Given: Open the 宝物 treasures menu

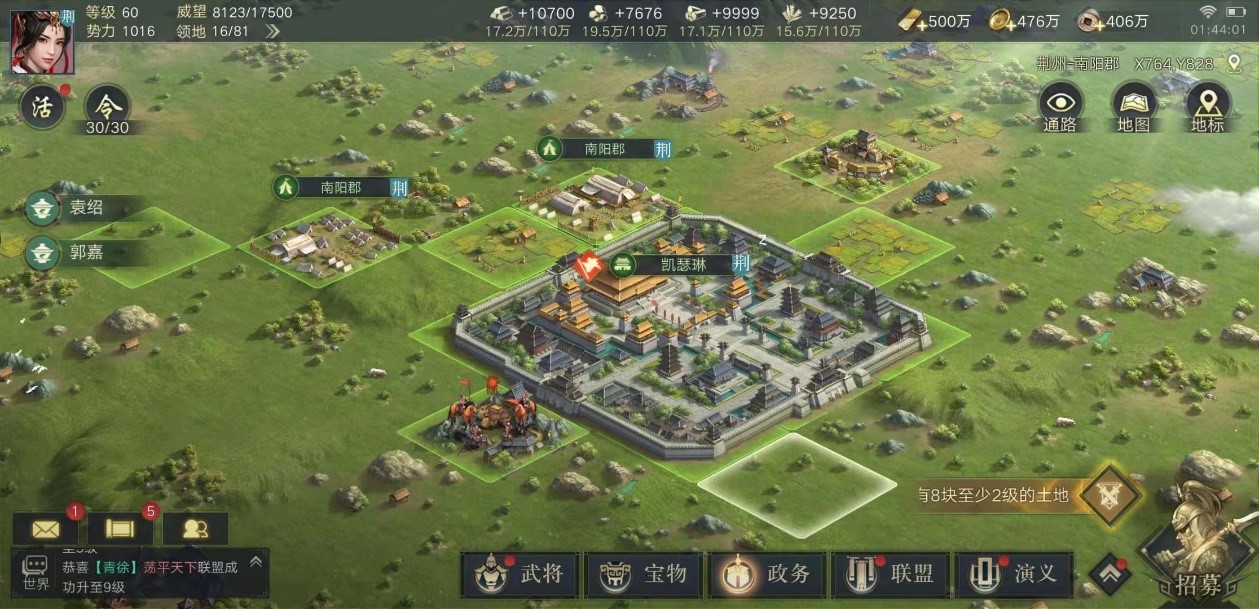Looking at the screenshot, I should tap(644, 575).
